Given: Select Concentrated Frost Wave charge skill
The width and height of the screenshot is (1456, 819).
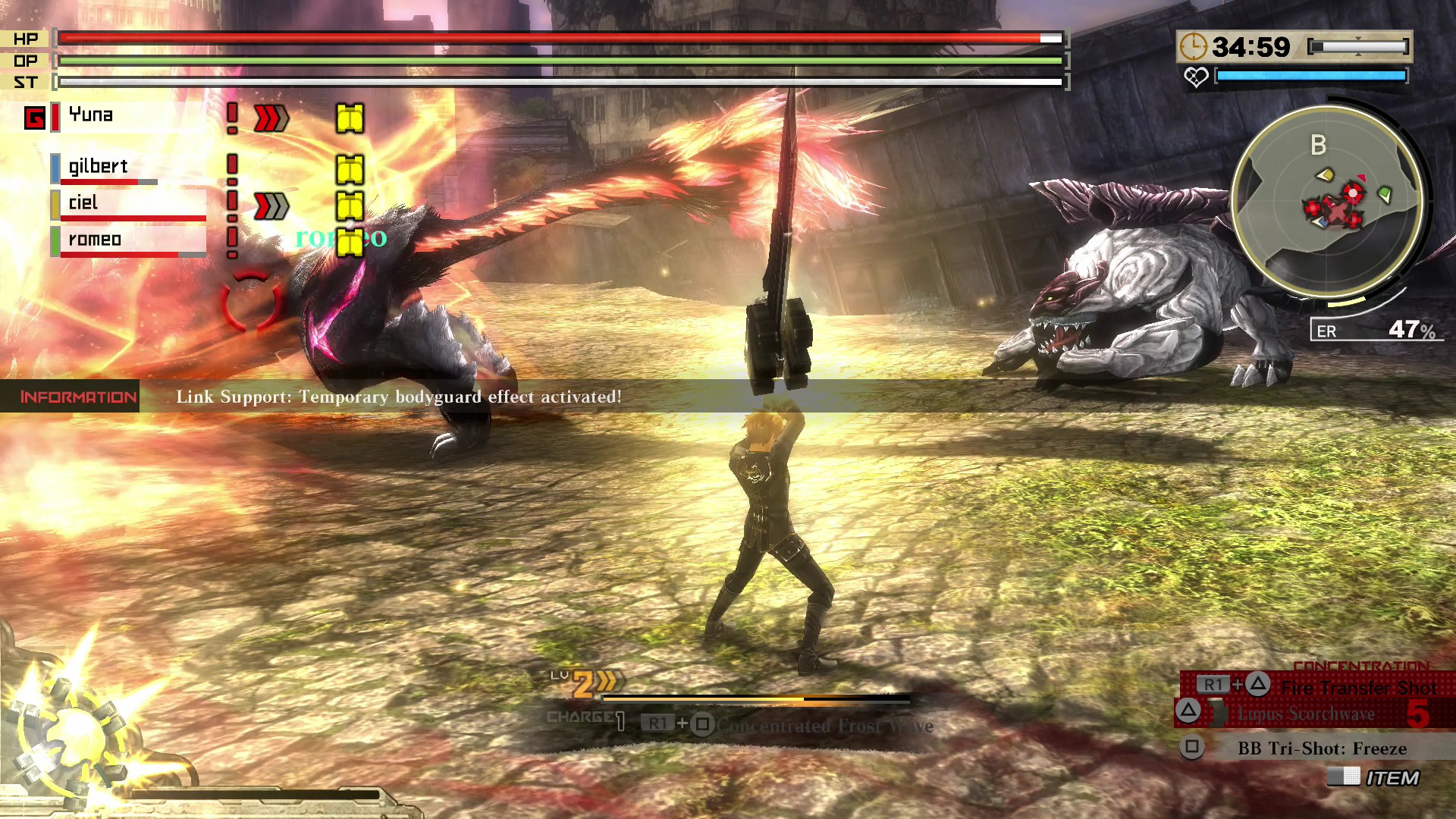Looking at the screenshot, I should coord(824,726).
